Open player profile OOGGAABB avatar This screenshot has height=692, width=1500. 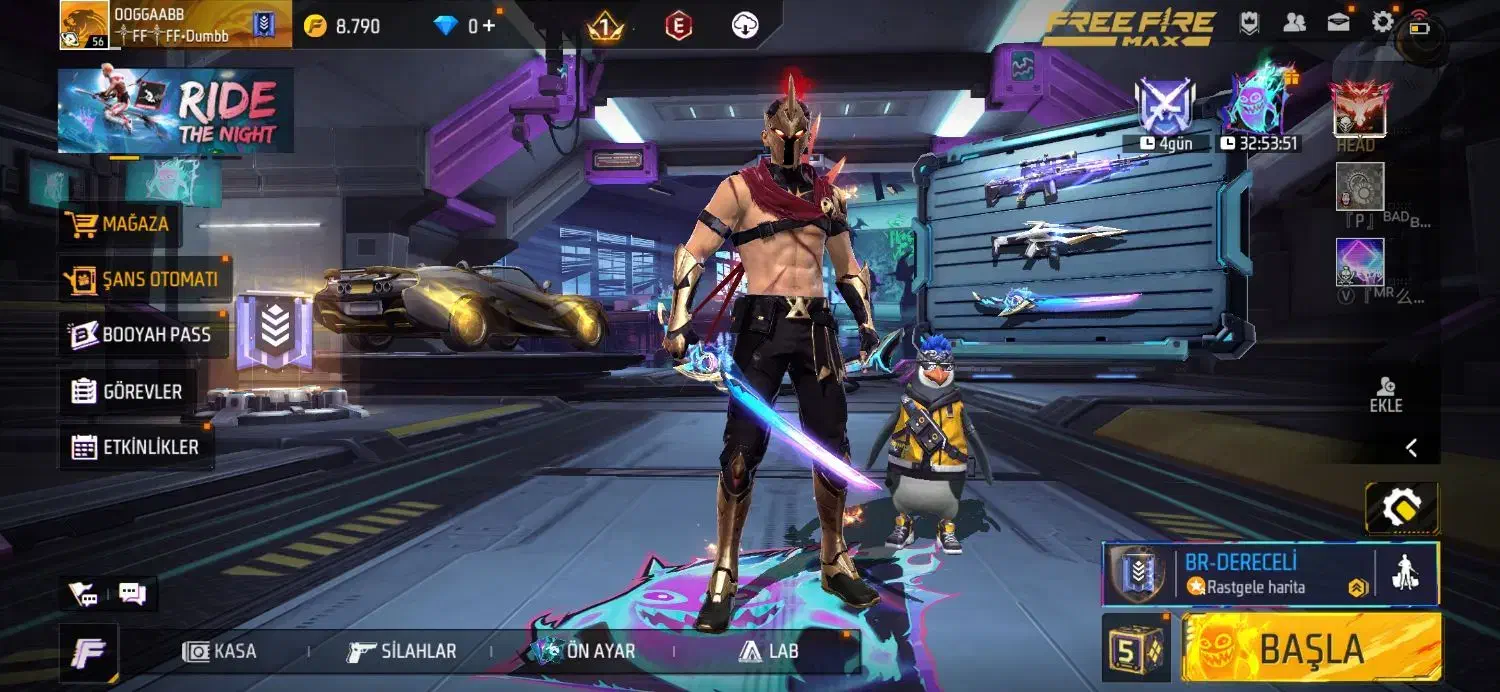[84, 24]
